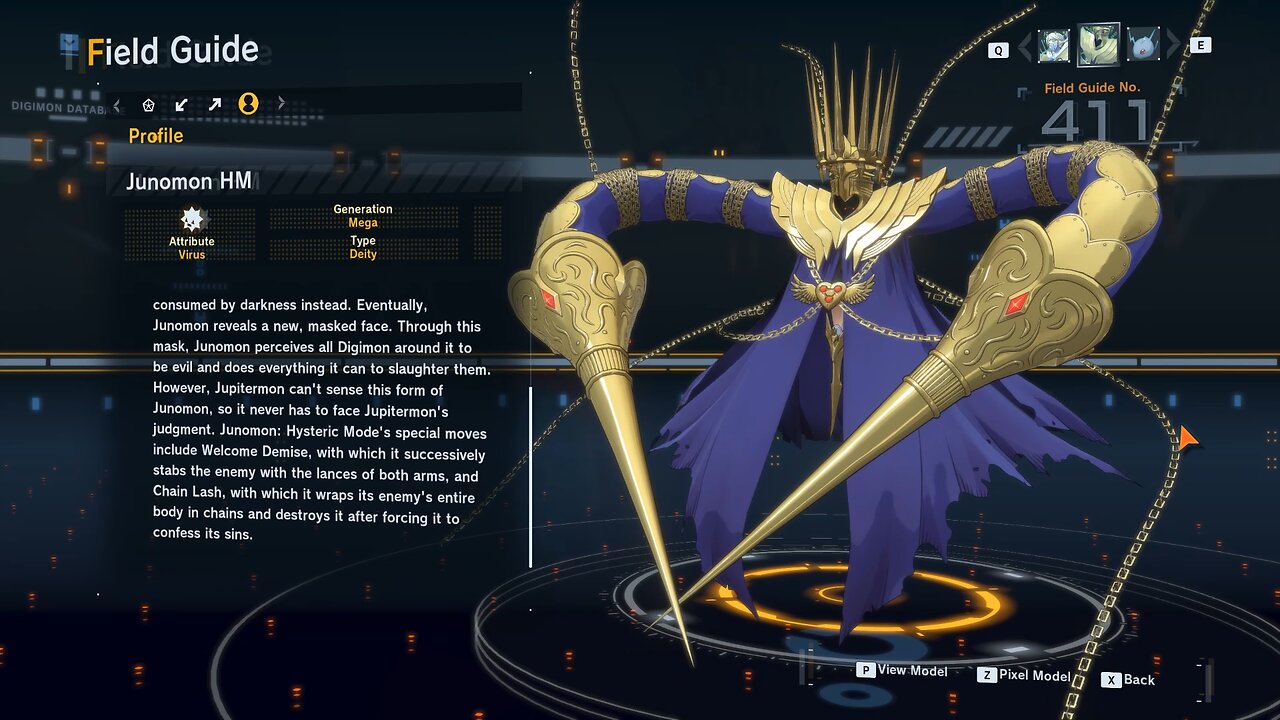Go Back from the Field Guide
This screenshot has width=1280, height=720.
pos(1129,680)
